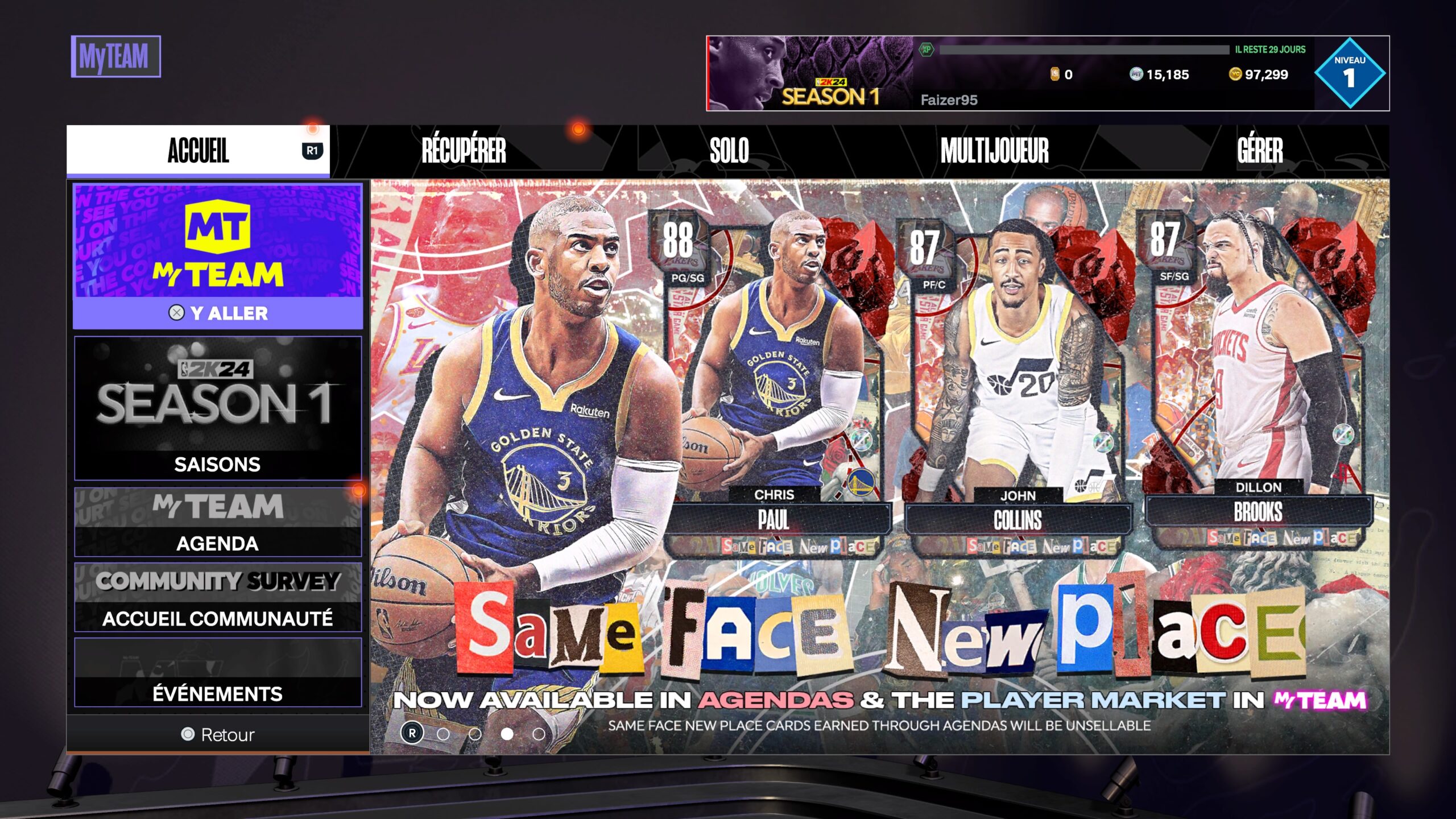Click the MyTEAM logo in the top corner
The image size is (1456, 819).
point(117,55)
